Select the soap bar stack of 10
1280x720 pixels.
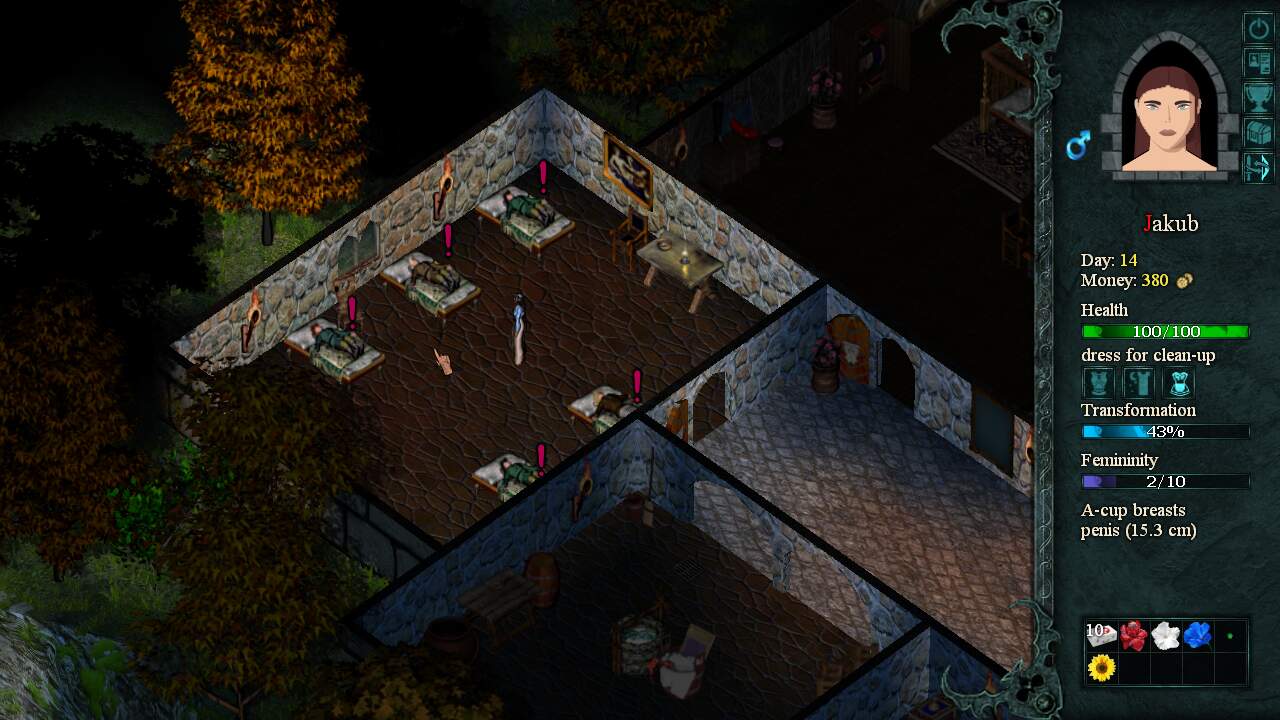(x=1102, y=635)
